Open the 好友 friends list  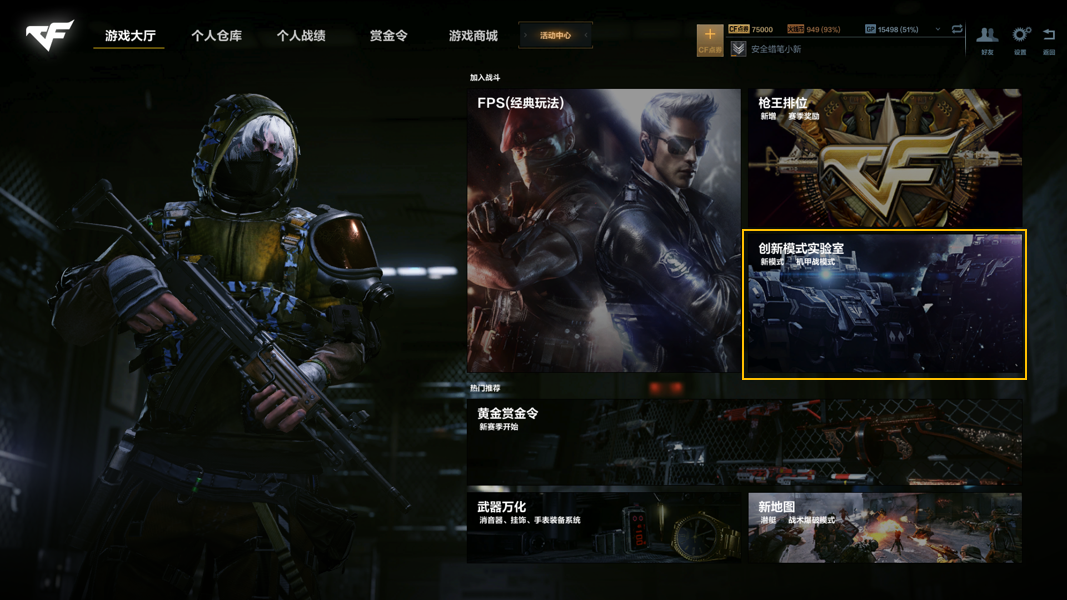click(987, 40)
